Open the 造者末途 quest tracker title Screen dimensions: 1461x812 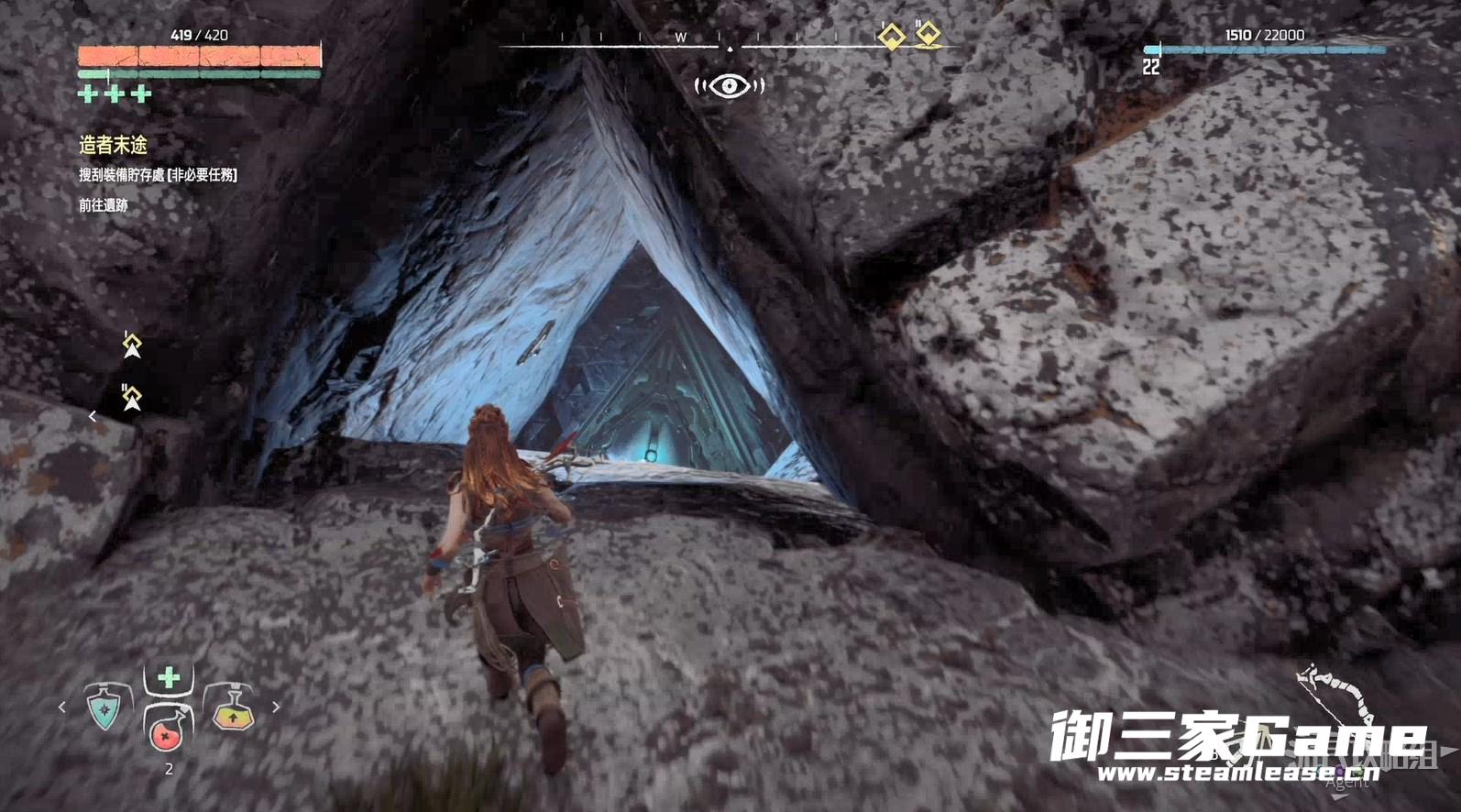pyautogui.click(x=113, y=145)
